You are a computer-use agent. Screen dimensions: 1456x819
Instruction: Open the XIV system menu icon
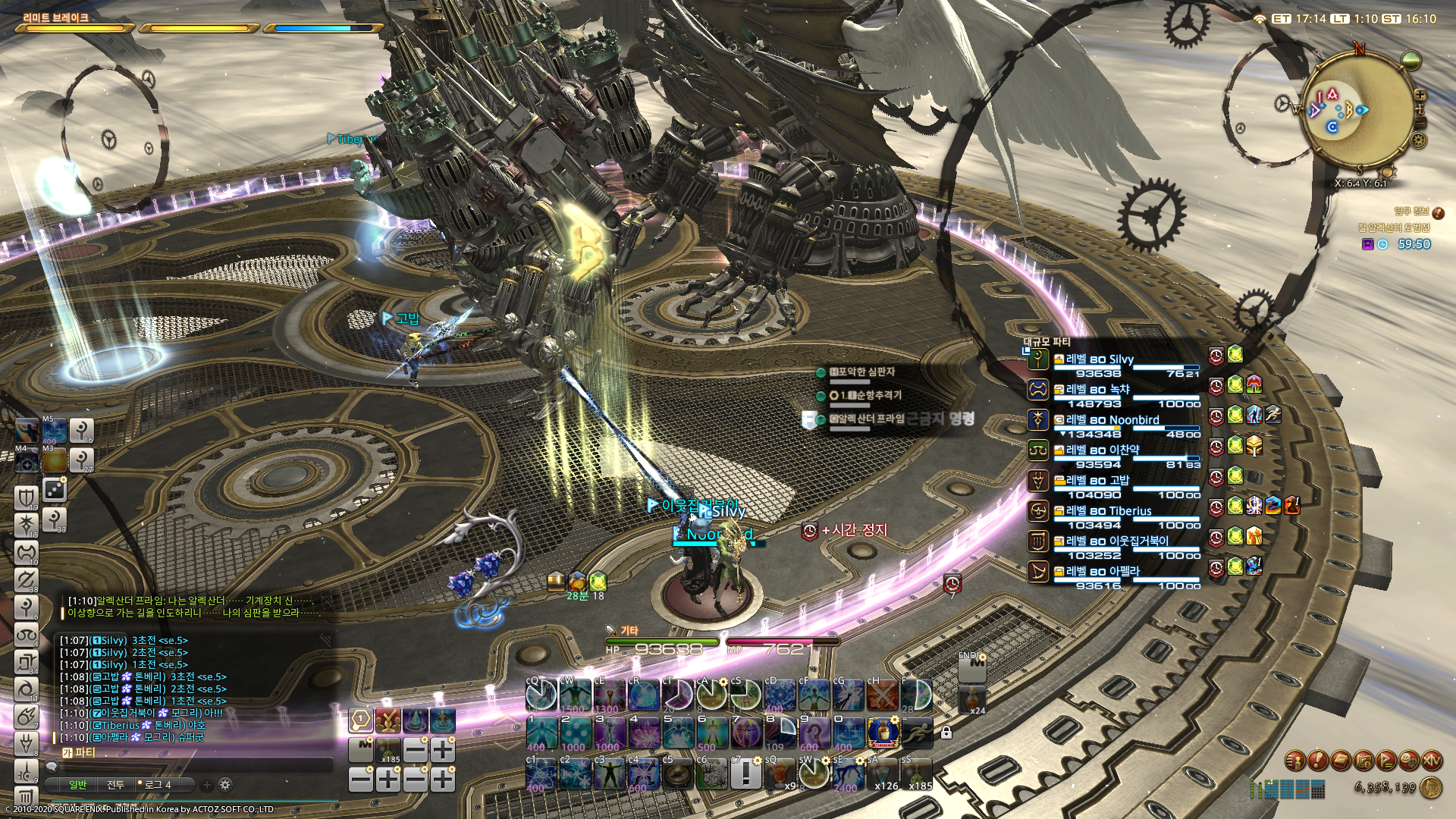pos(1432,760)
